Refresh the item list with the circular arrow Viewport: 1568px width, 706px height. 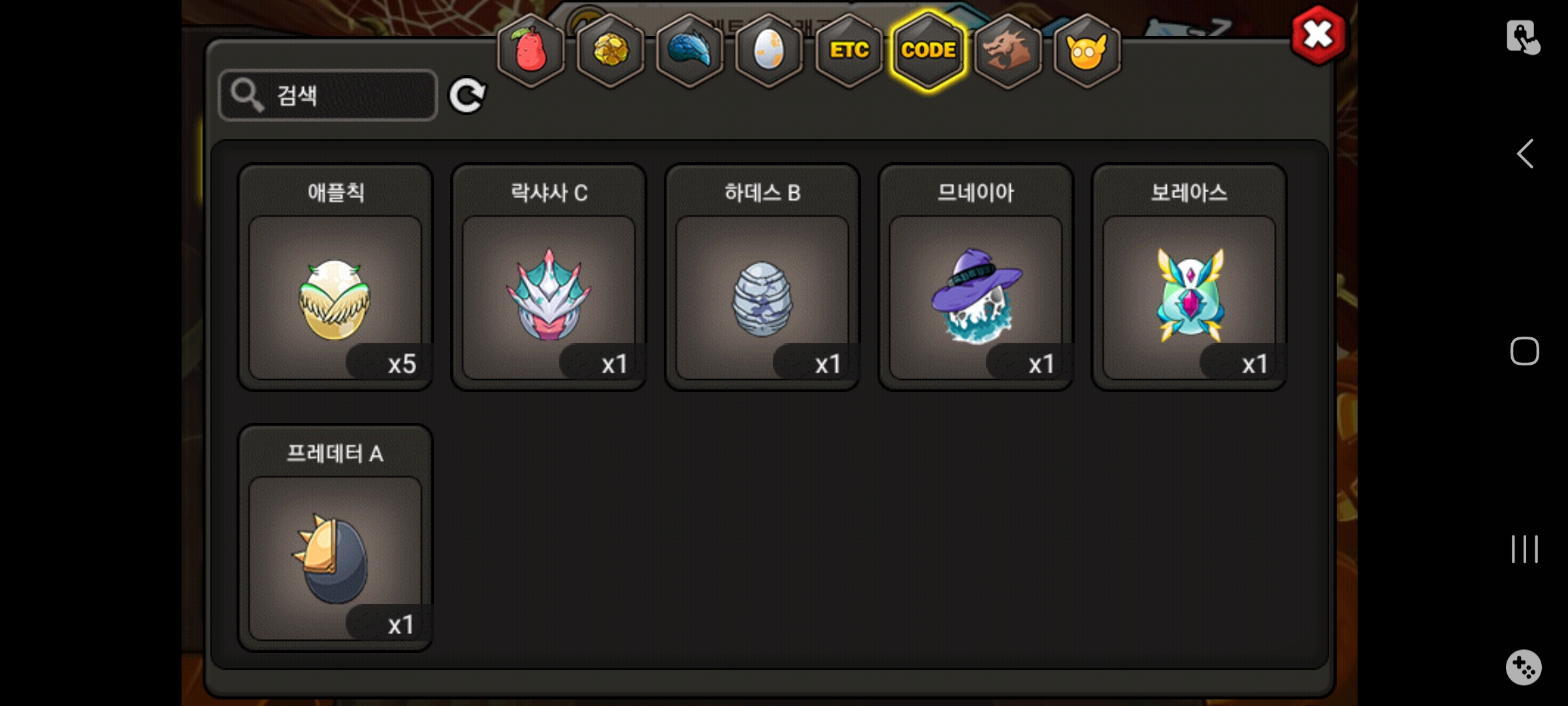(x=466, y=96)
